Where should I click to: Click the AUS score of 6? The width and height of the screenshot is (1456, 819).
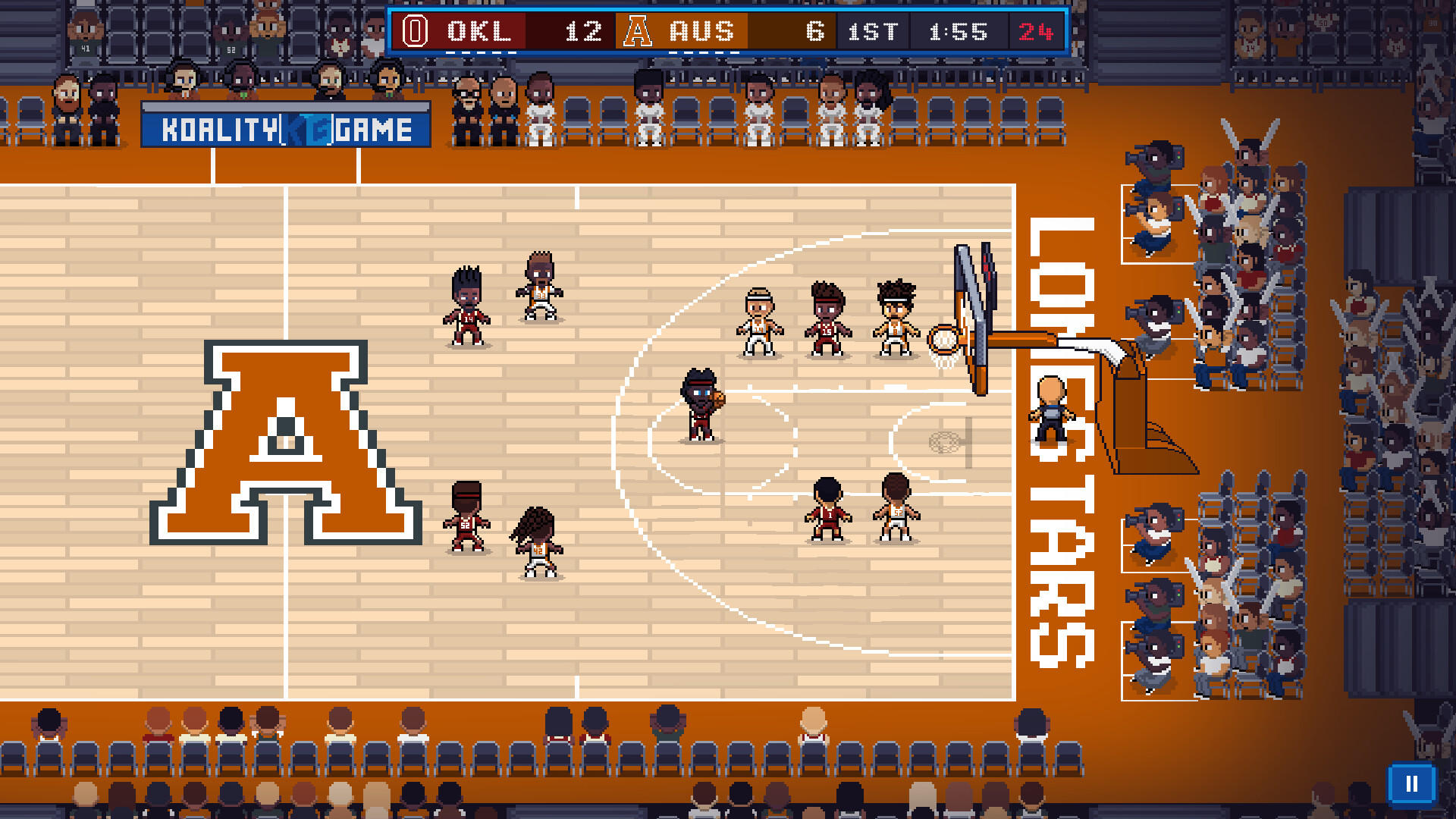pyautogui.click(x=814, y=31)
